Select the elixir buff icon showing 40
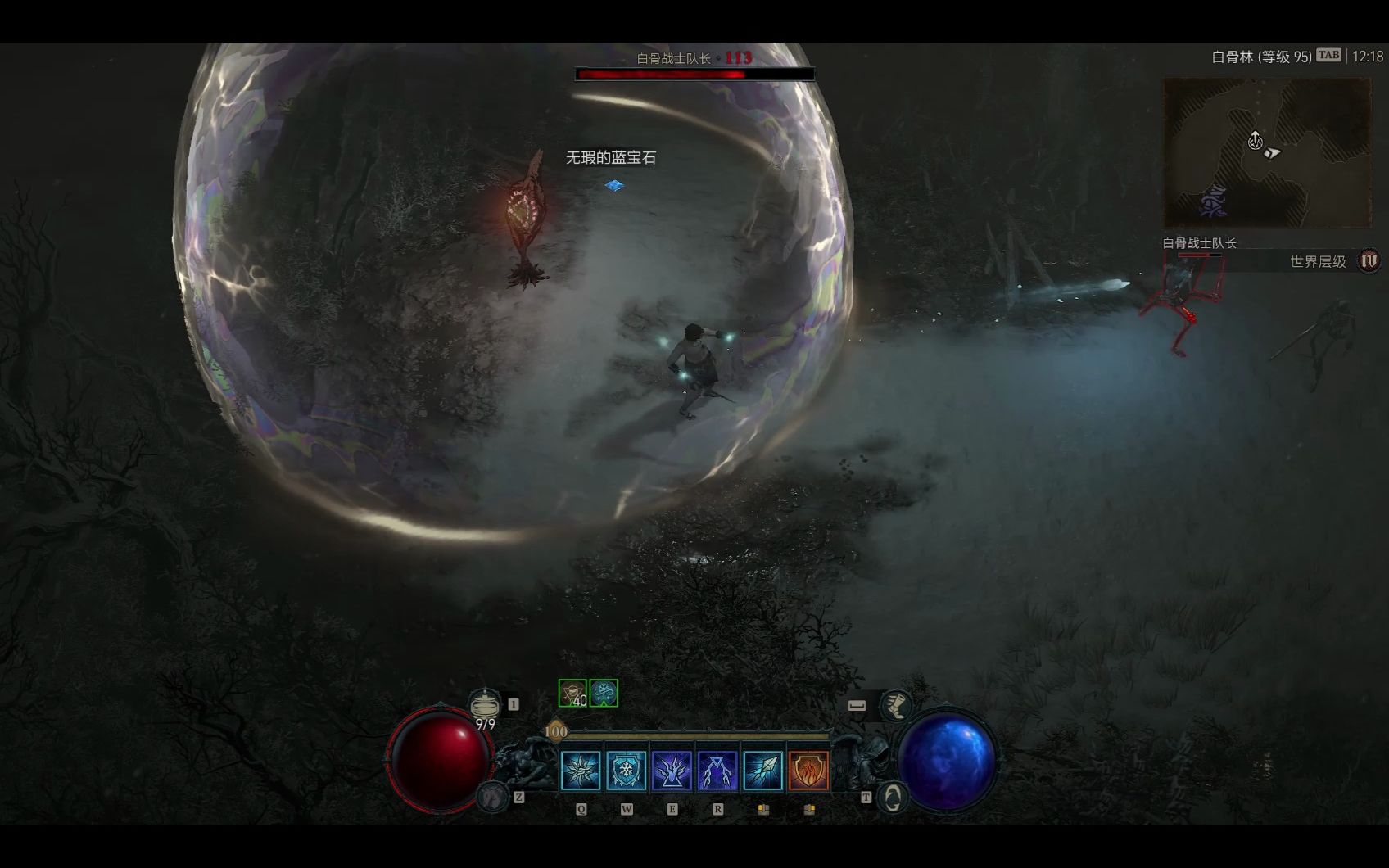The width and height of the screenshot is (1389, 868). [x=572, y=694]
